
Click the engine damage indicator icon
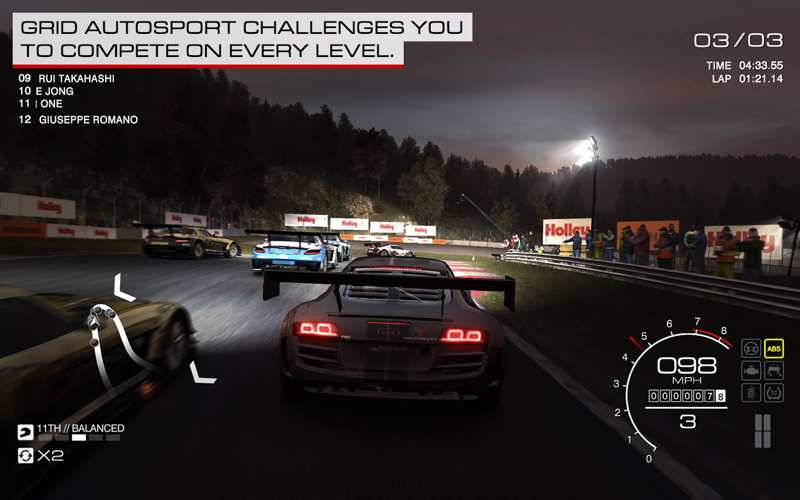click(750, 371)
